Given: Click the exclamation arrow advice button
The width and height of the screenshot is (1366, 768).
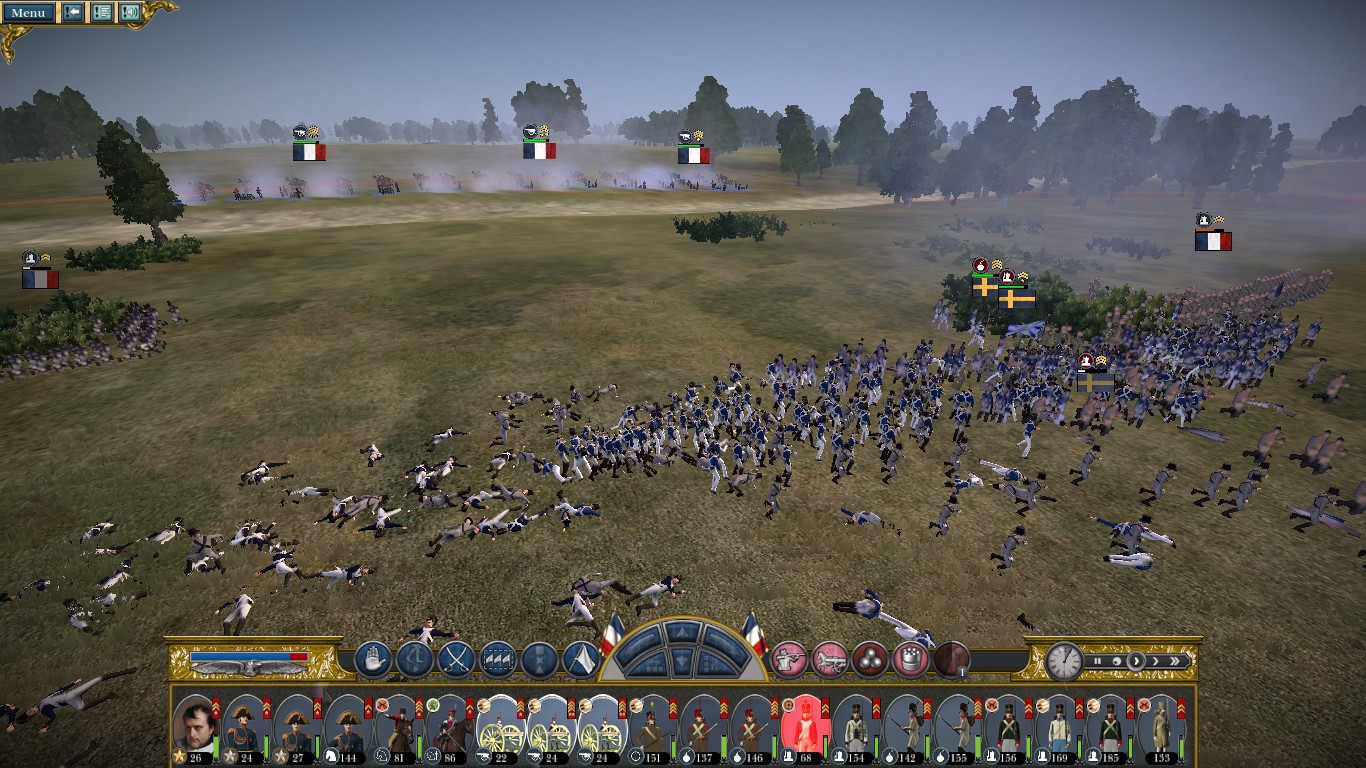Looking at the screenshot, I should point(73,13).
